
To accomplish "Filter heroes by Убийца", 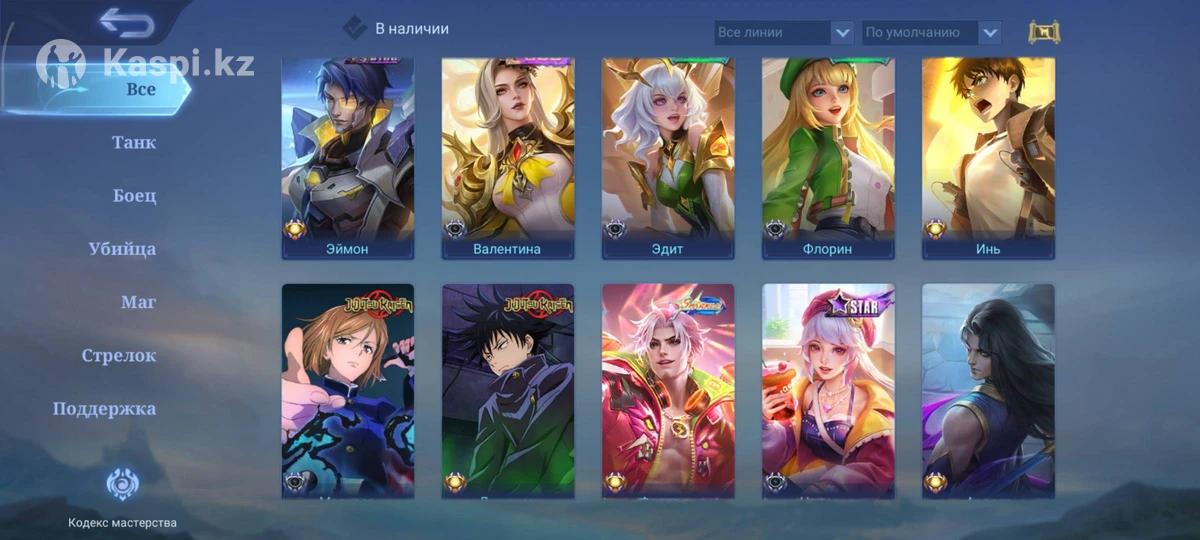I will click(x=122, y=248).
